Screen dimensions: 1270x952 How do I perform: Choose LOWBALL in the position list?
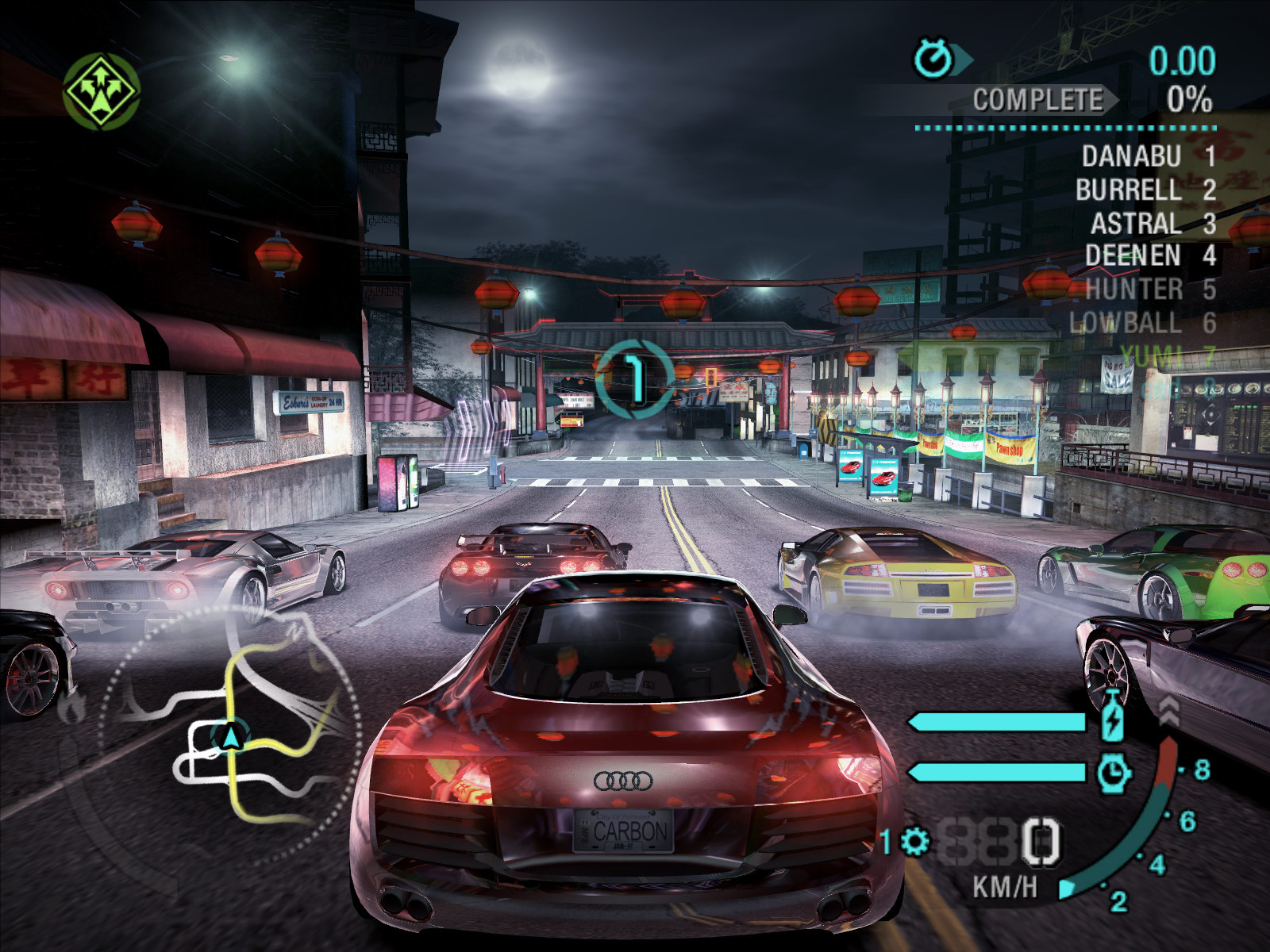pyautogui.click(x=1125, y=323)
